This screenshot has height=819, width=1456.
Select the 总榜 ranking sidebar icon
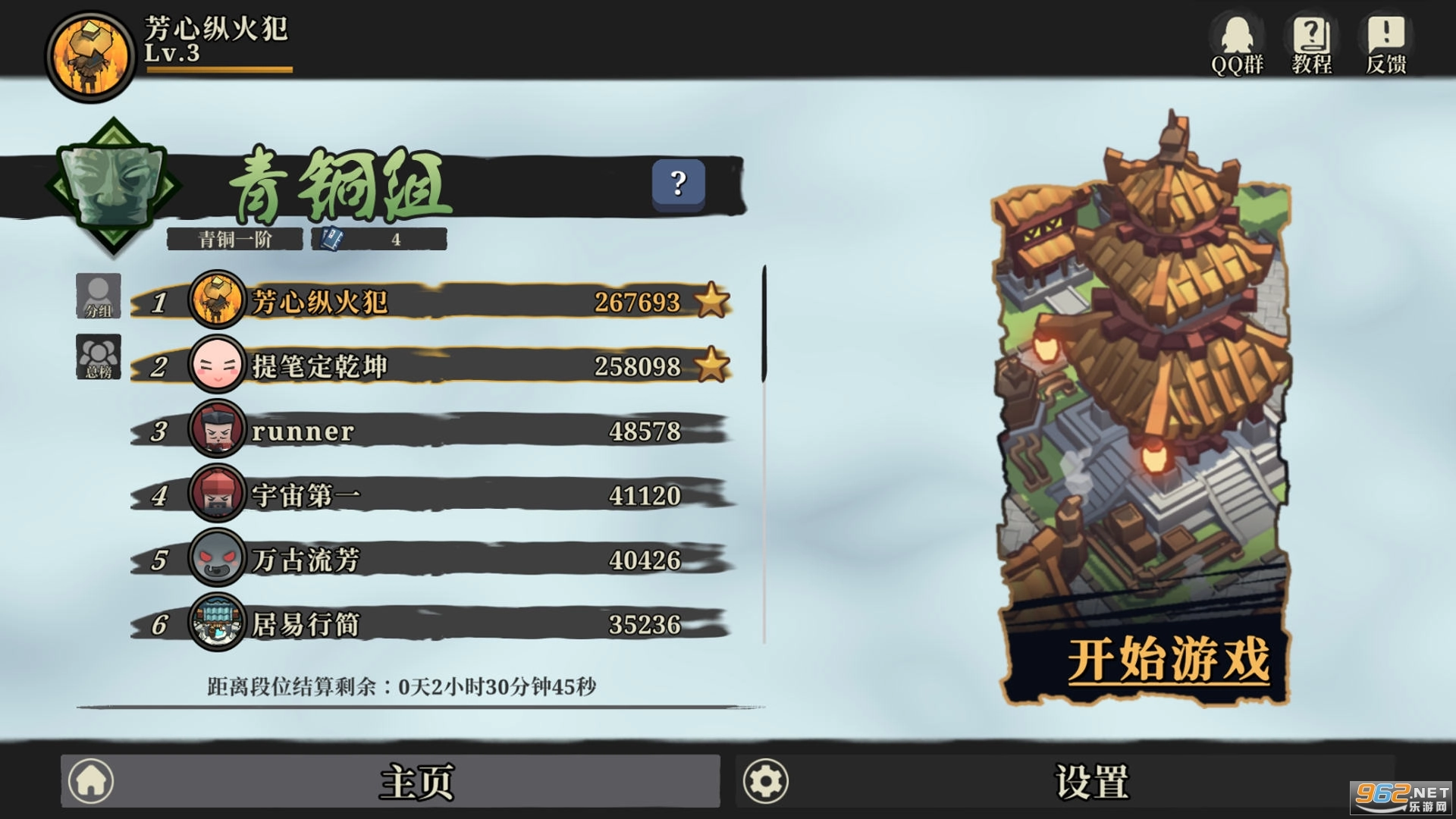(99, 356)
